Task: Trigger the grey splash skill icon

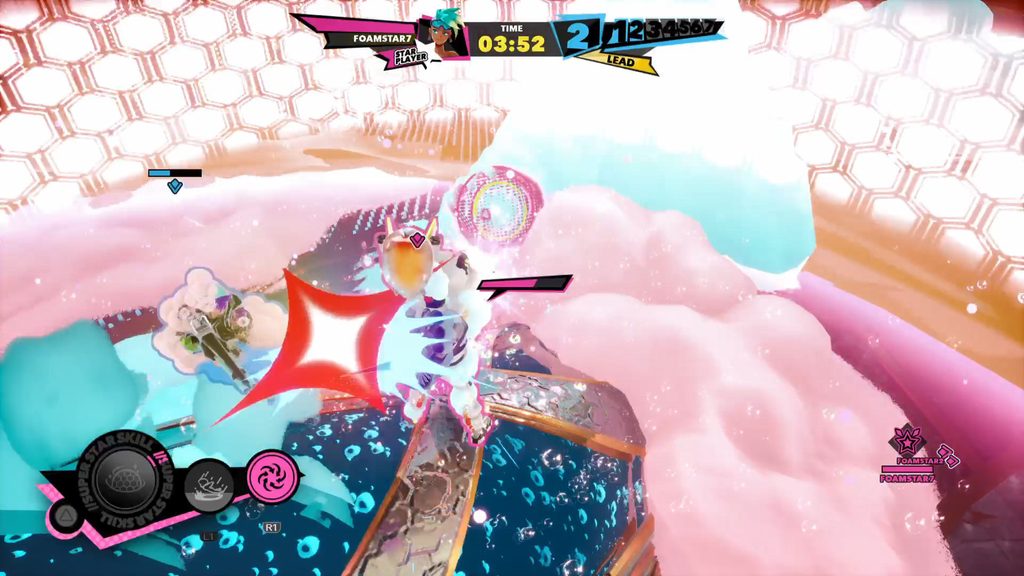Action: coord(209,486)
